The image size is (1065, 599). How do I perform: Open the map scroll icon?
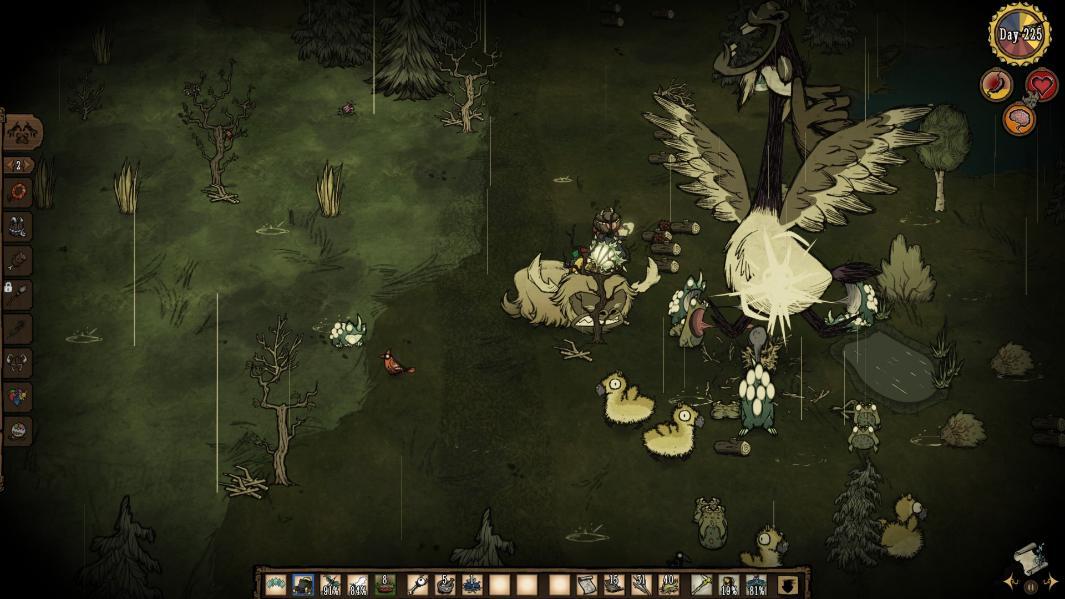pyautogui.click(x=1027, y=555)
